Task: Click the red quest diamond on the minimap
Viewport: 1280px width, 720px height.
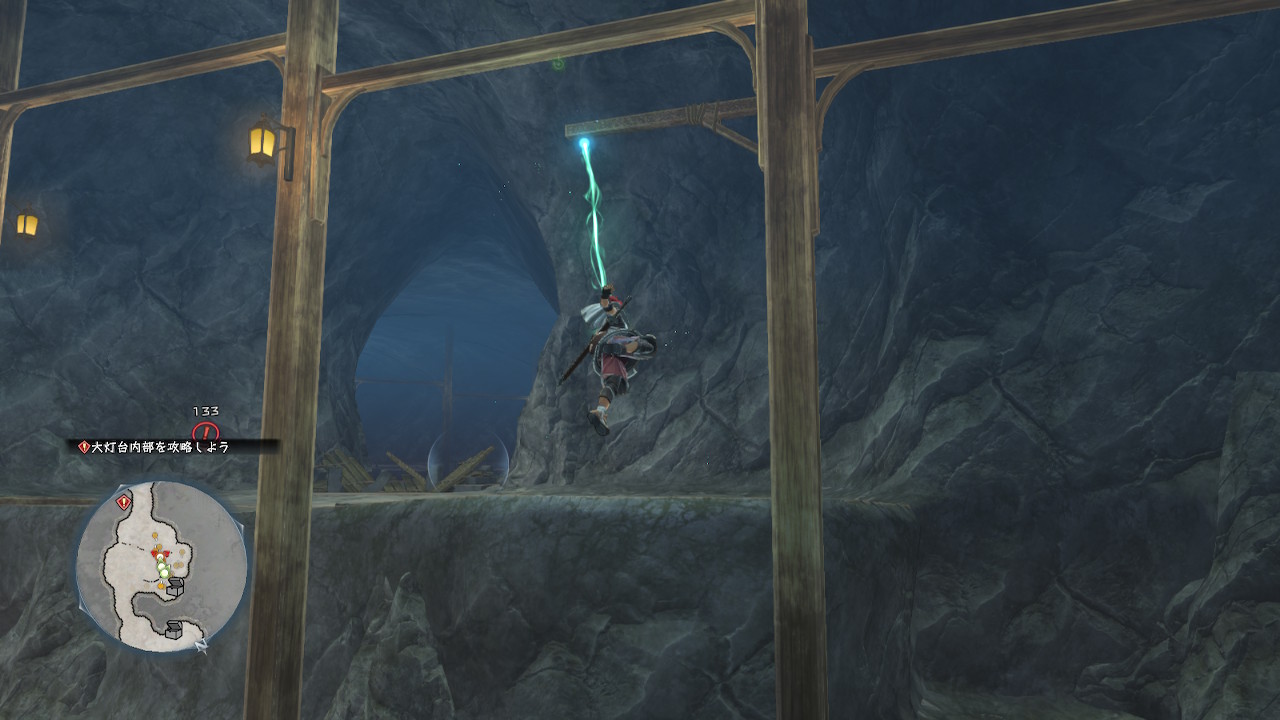Action: 123,503
